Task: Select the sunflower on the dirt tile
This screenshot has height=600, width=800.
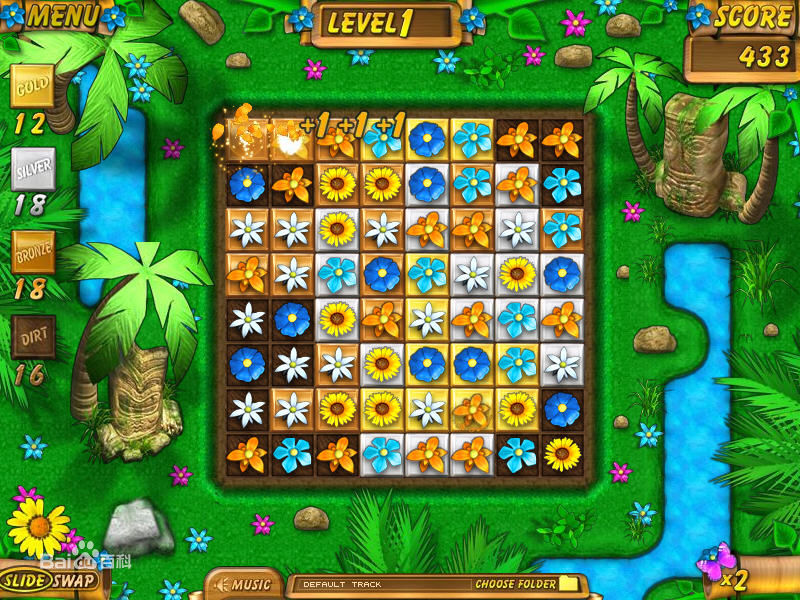Action: (x=562, y=455)
